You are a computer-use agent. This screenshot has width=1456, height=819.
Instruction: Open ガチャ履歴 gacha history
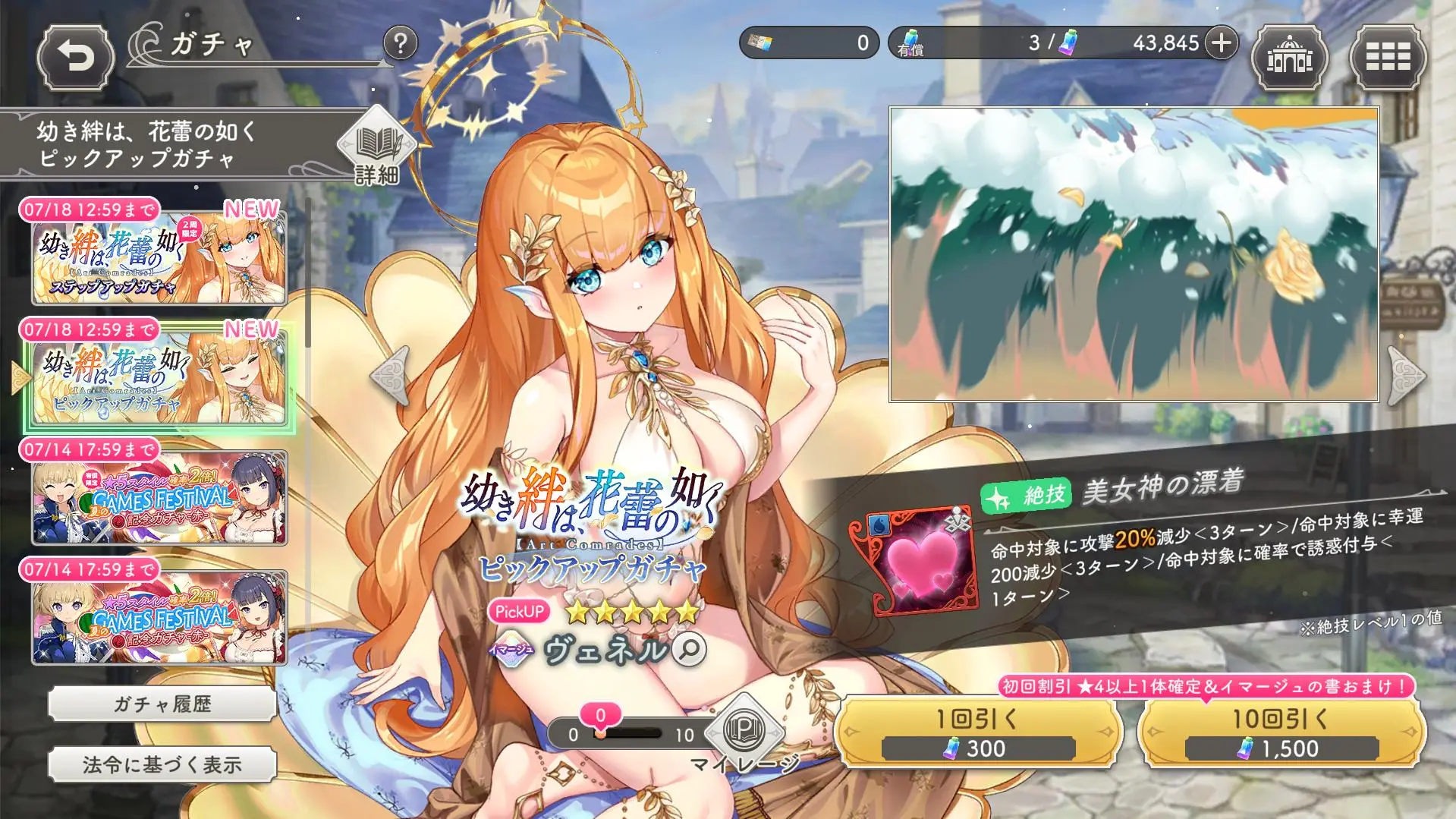(162, 704)
